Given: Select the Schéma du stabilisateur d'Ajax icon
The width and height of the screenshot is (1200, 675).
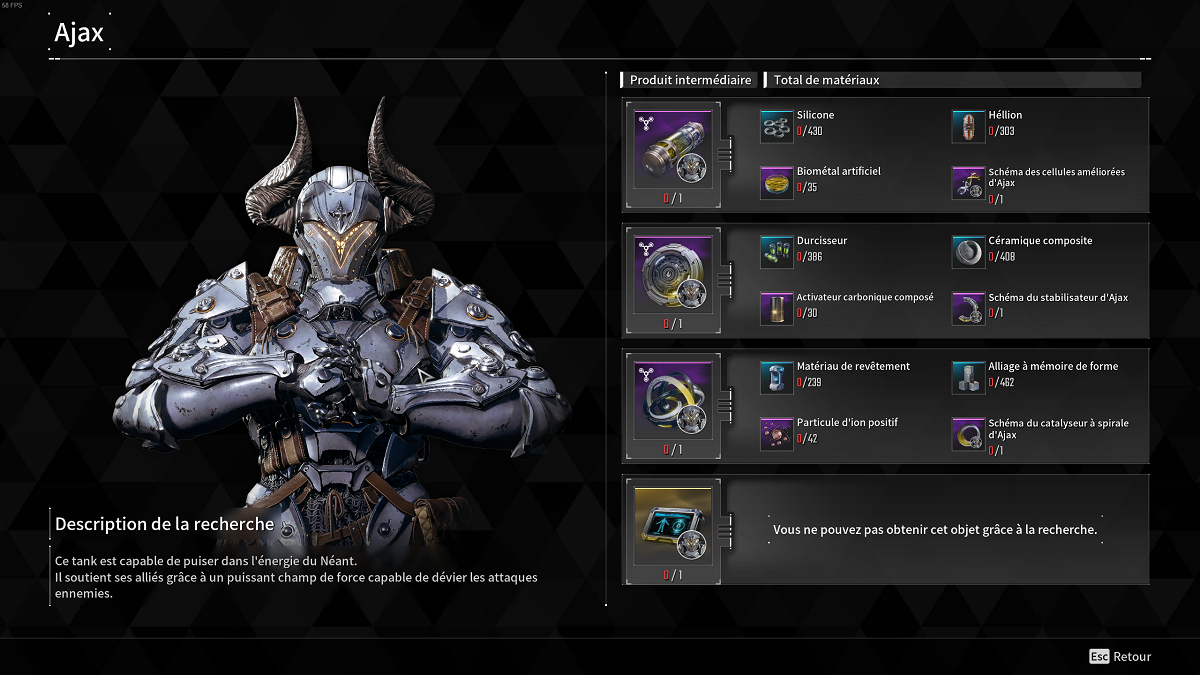Looking at the screenshot, I should tap(968, 309).
